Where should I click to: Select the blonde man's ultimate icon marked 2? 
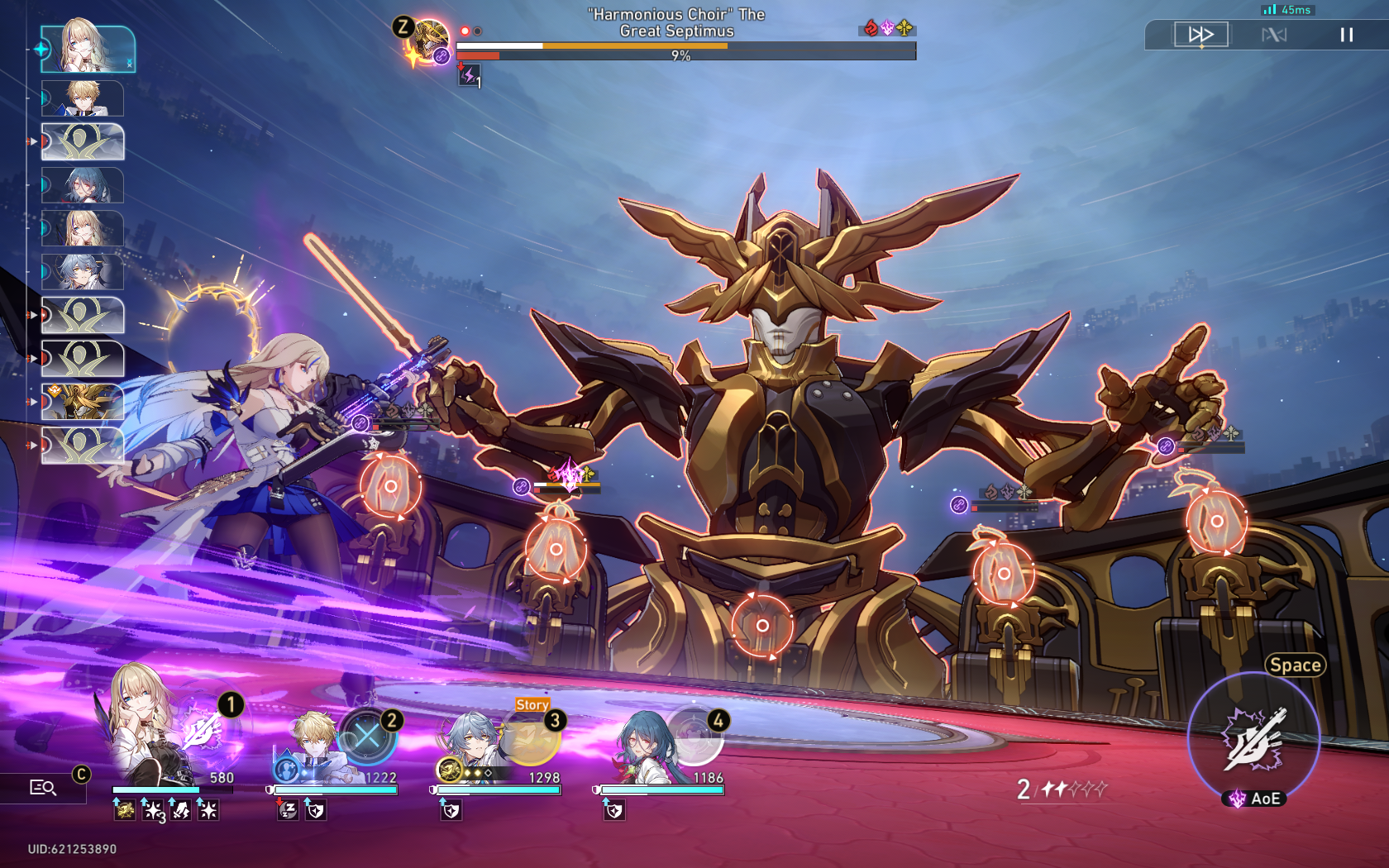pyautogui.click(x=368, y=736)
